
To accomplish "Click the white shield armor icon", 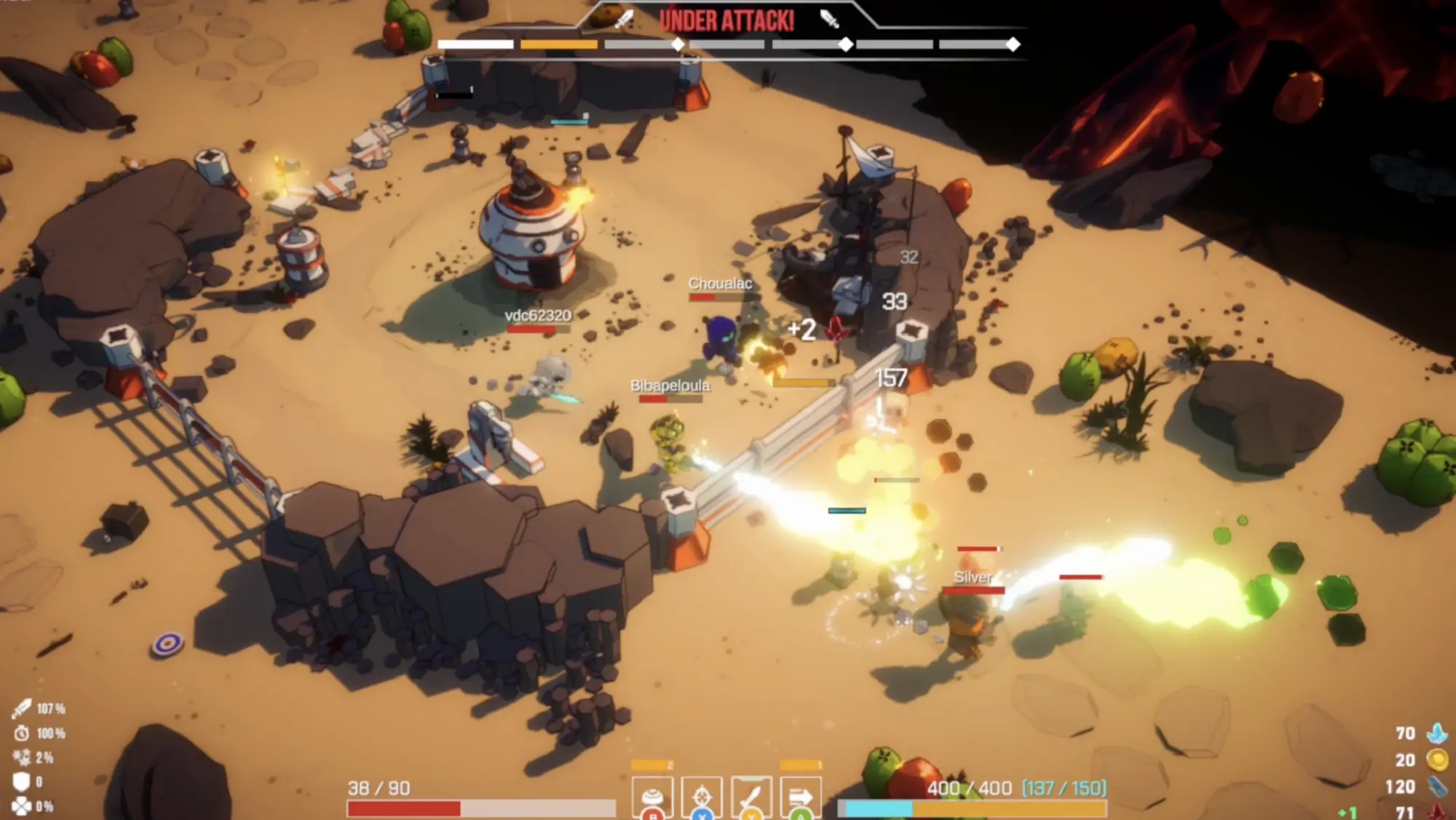I will coord(22,781).
